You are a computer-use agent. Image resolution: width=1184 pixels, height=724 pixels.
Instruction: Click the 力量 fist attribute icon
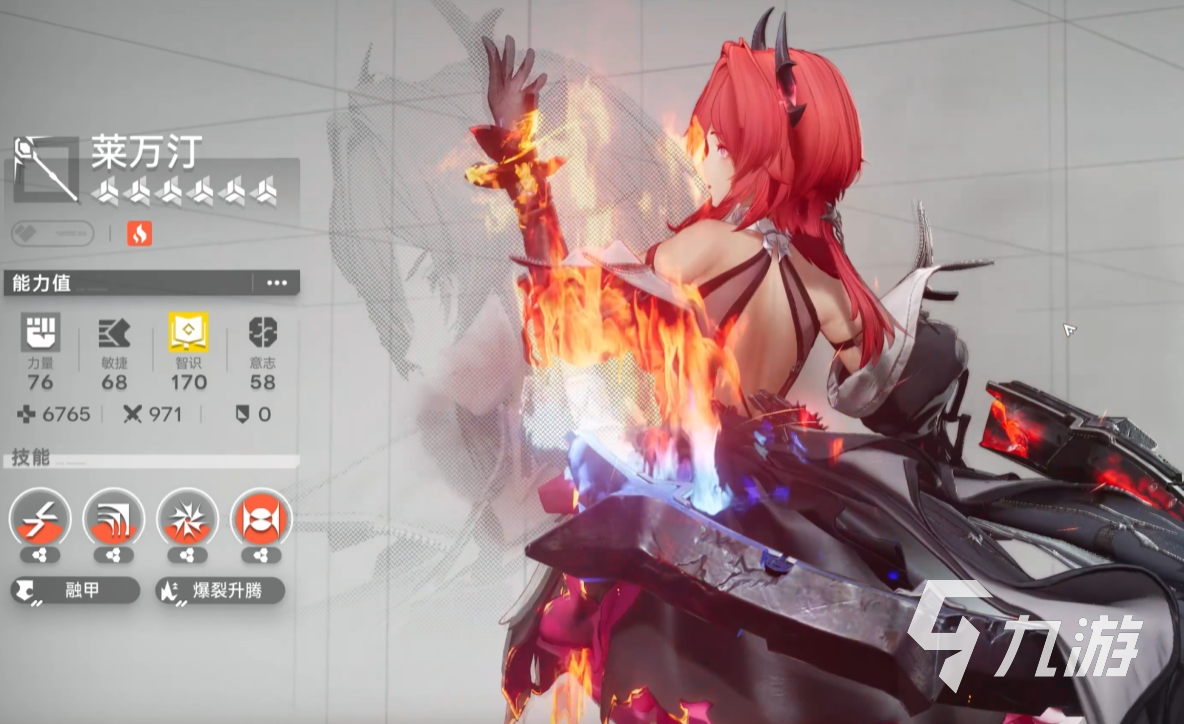pyautogui.click(x=41, y=333)
